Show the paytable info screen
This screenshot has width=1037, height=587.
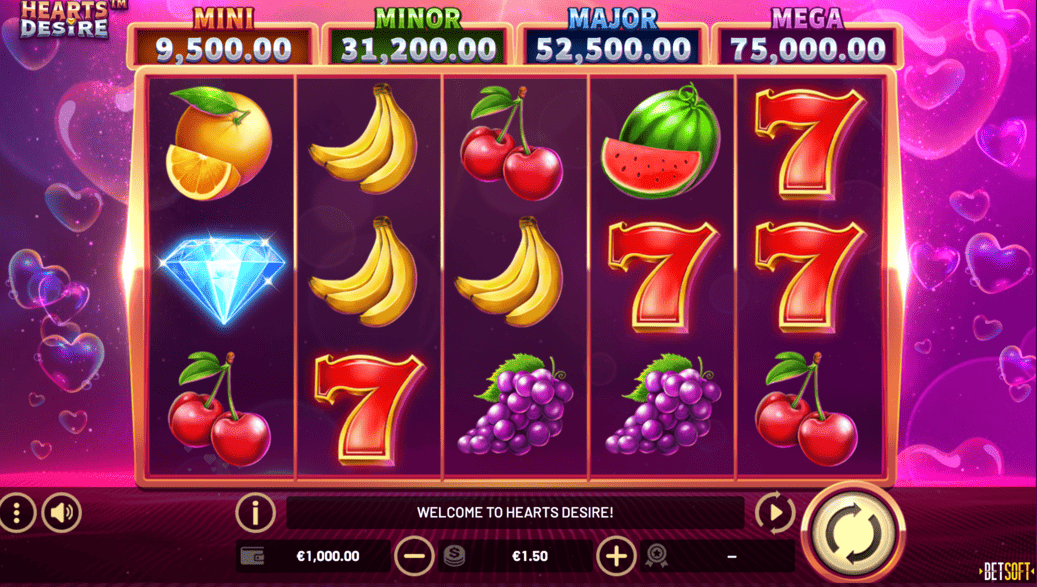pos(255,513)
